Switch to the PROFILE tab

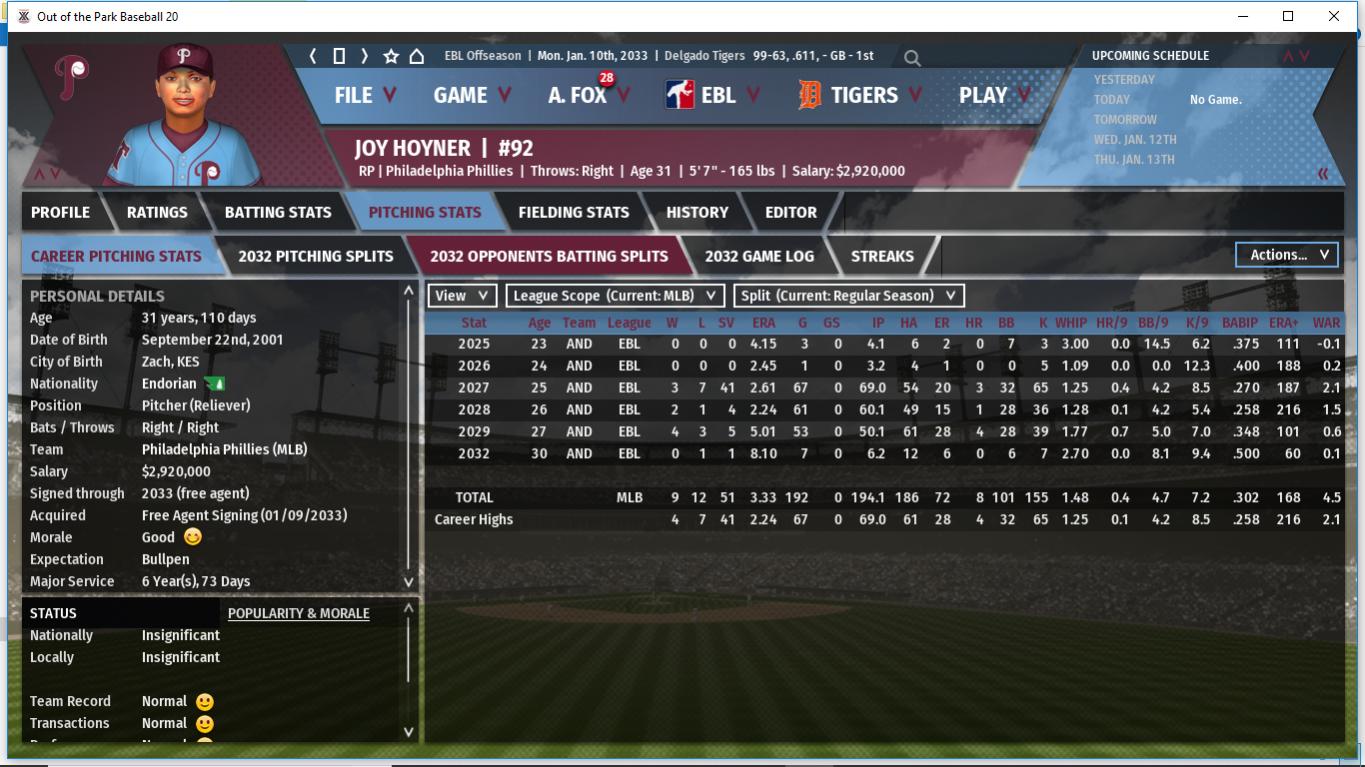[60, 212]
